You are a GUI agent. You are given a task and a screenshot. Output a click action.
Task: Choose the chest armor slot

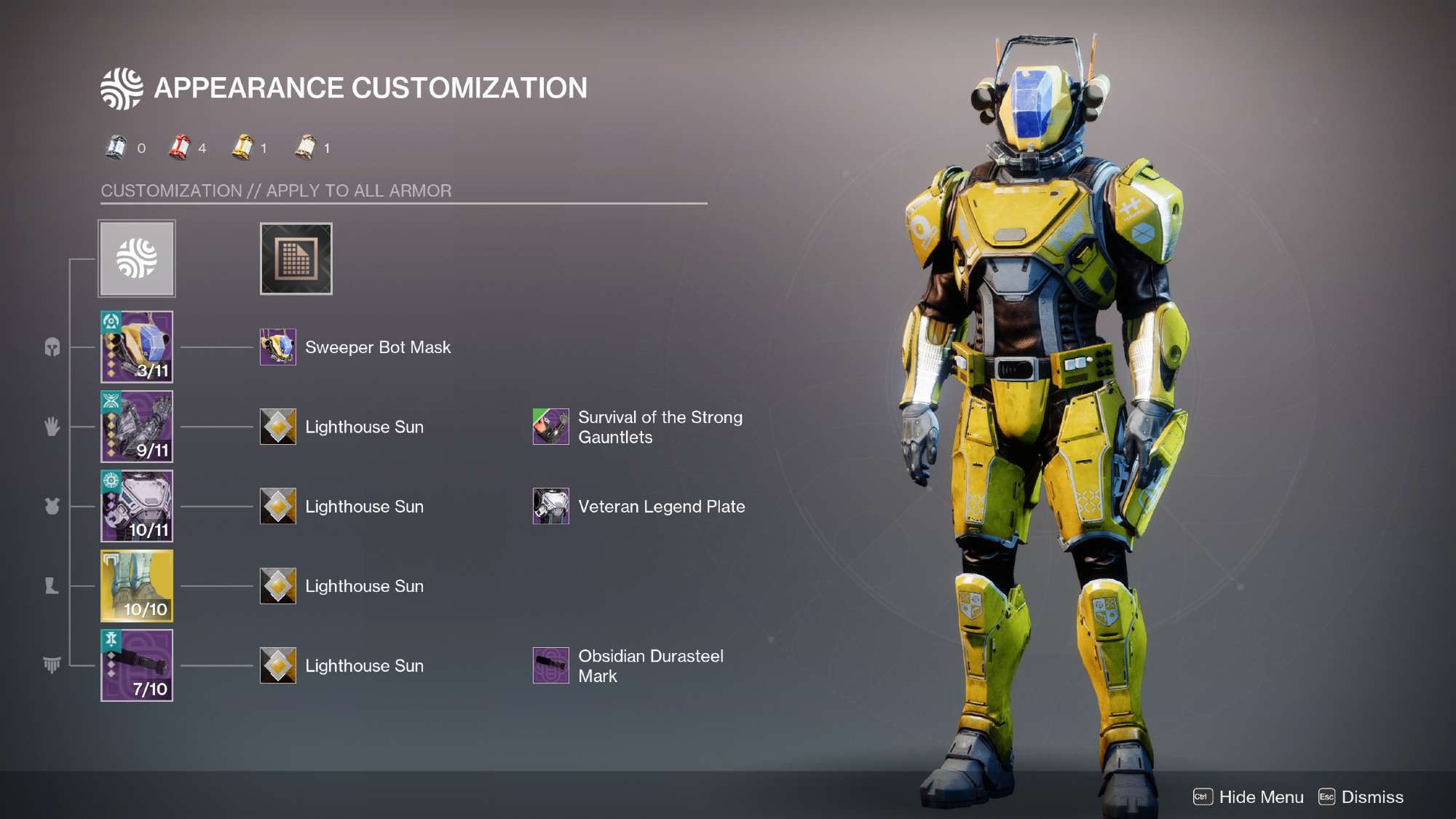[x=137, y=506]
